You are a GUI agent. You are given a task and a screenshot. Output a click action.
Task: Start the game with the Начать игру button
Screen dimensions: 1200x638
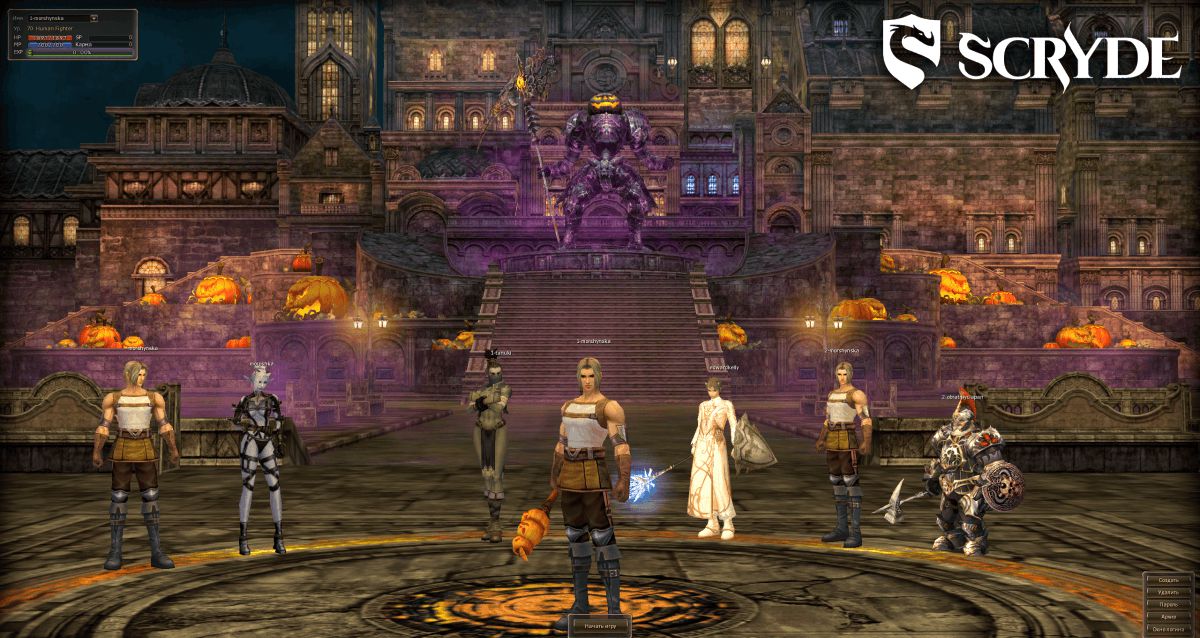pyautogui.click(x=600, y=625)
